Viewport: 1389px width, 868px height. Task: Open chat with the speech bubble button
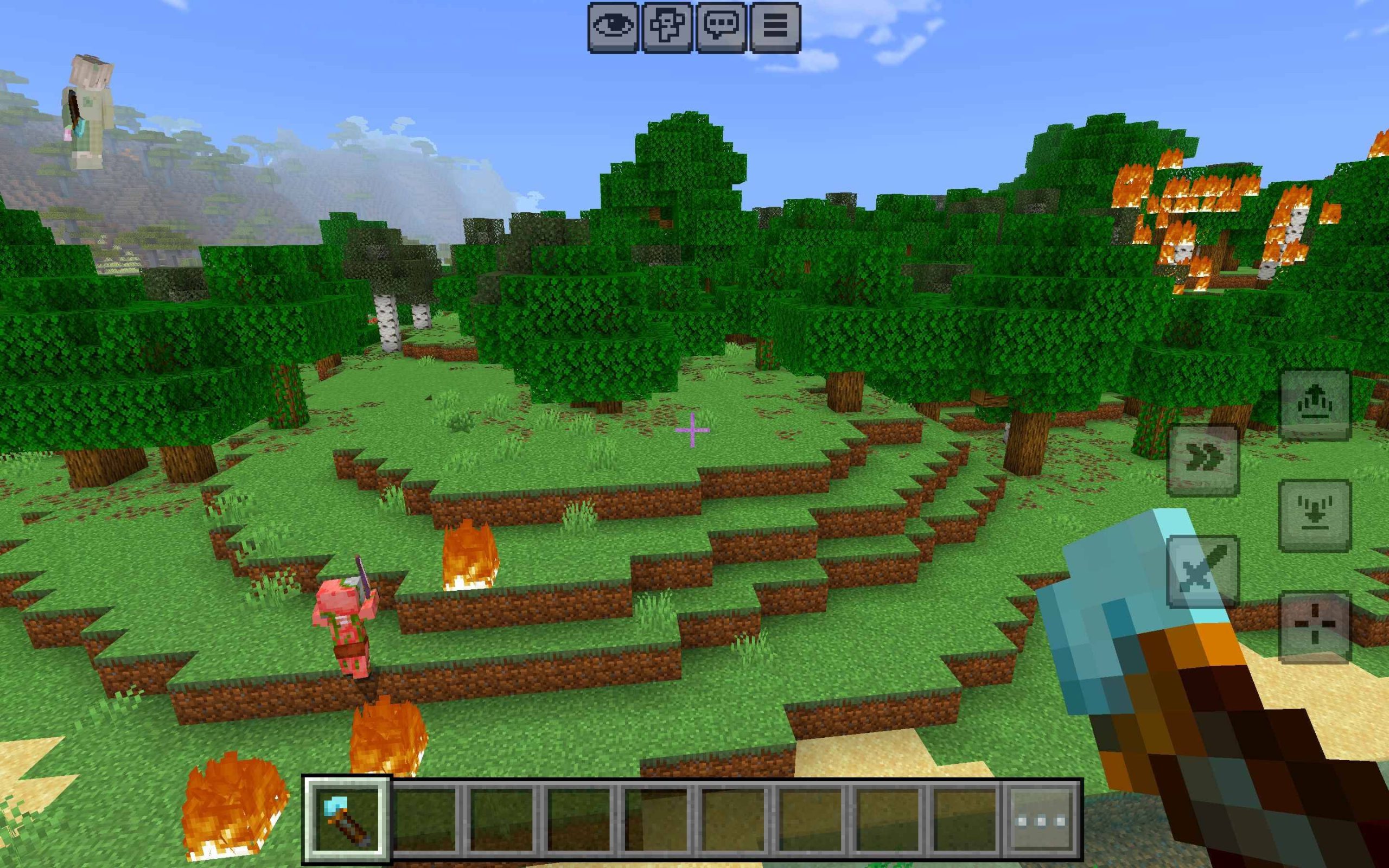coord(721,27)
